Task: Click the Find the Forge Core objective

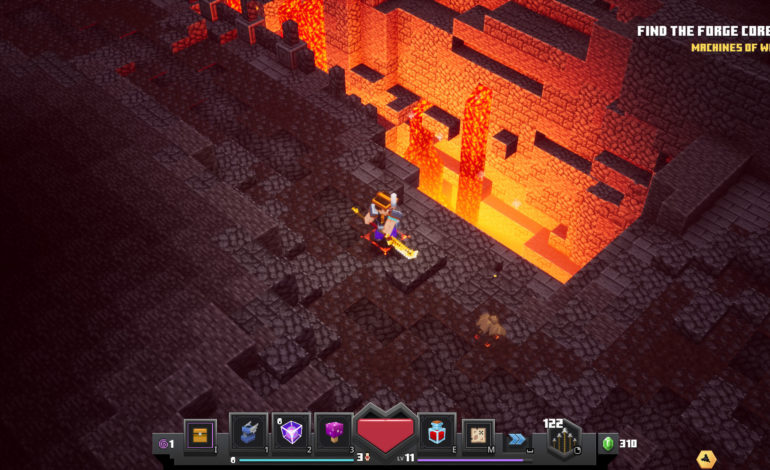Action: [703, 31]
